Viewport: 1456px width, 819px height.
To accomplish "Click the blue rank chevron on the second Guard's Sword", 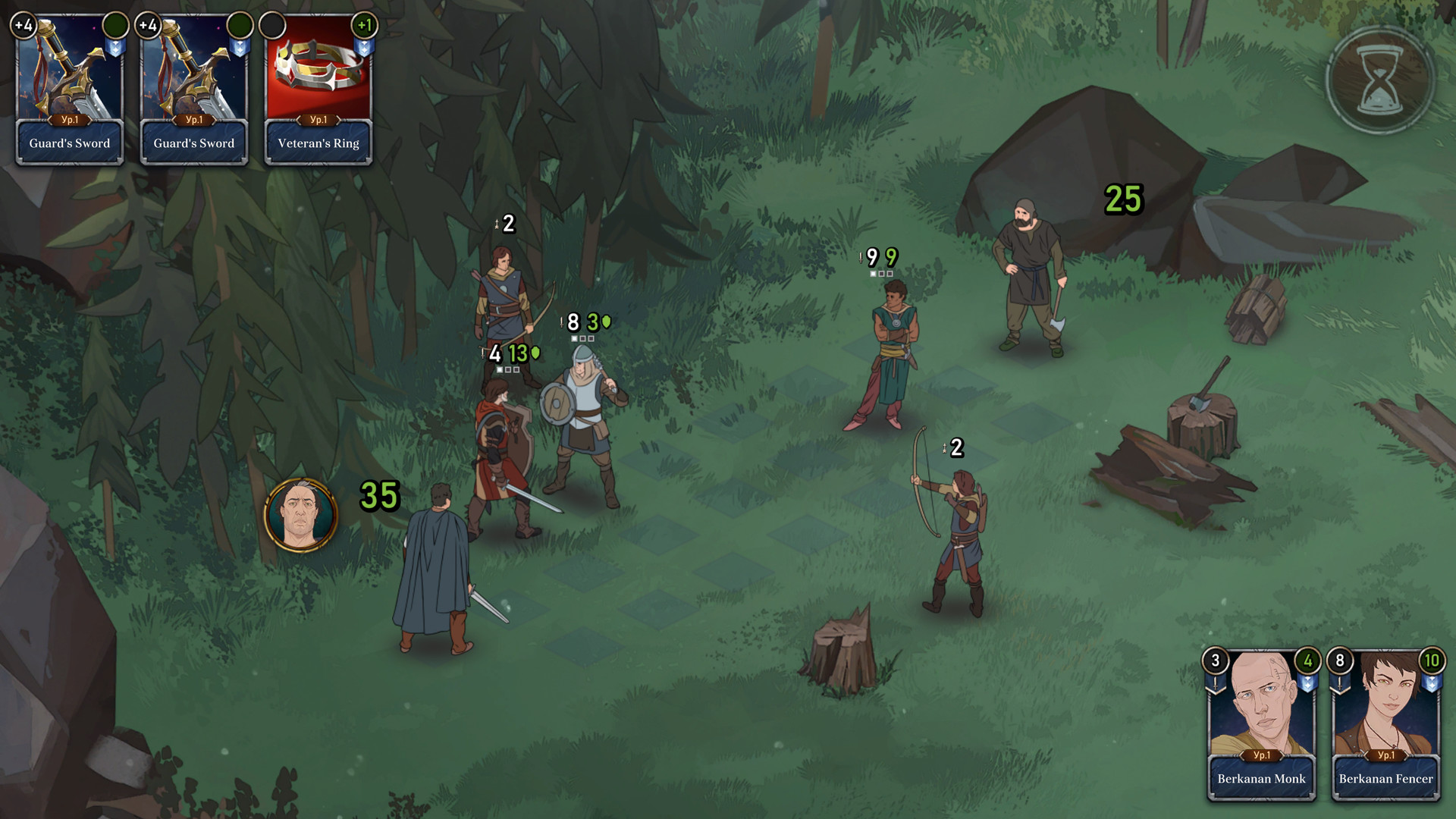I will (240, 47).
